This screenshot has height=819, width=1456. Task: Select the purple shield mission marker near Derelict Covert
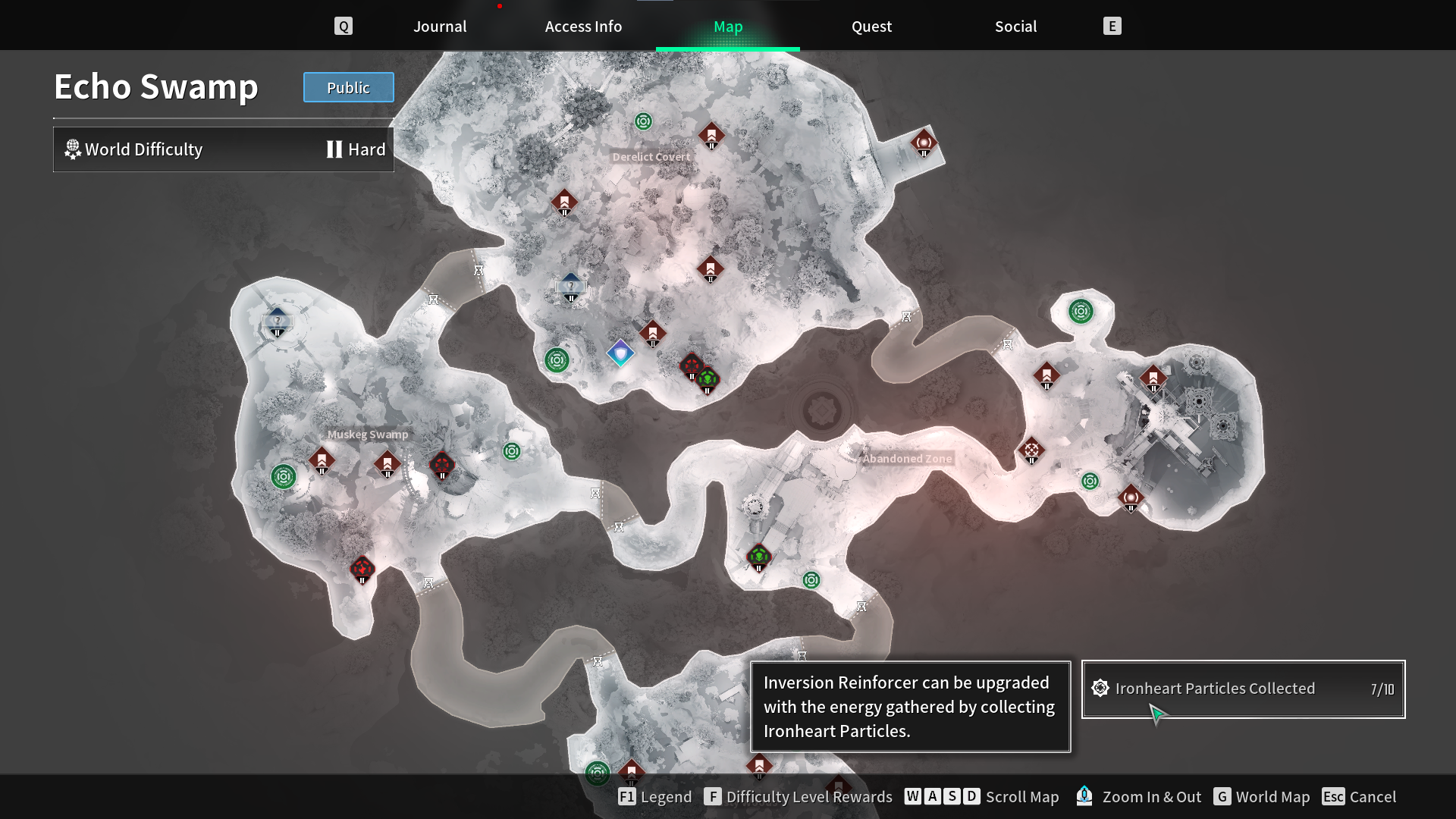tap(620, 354)
